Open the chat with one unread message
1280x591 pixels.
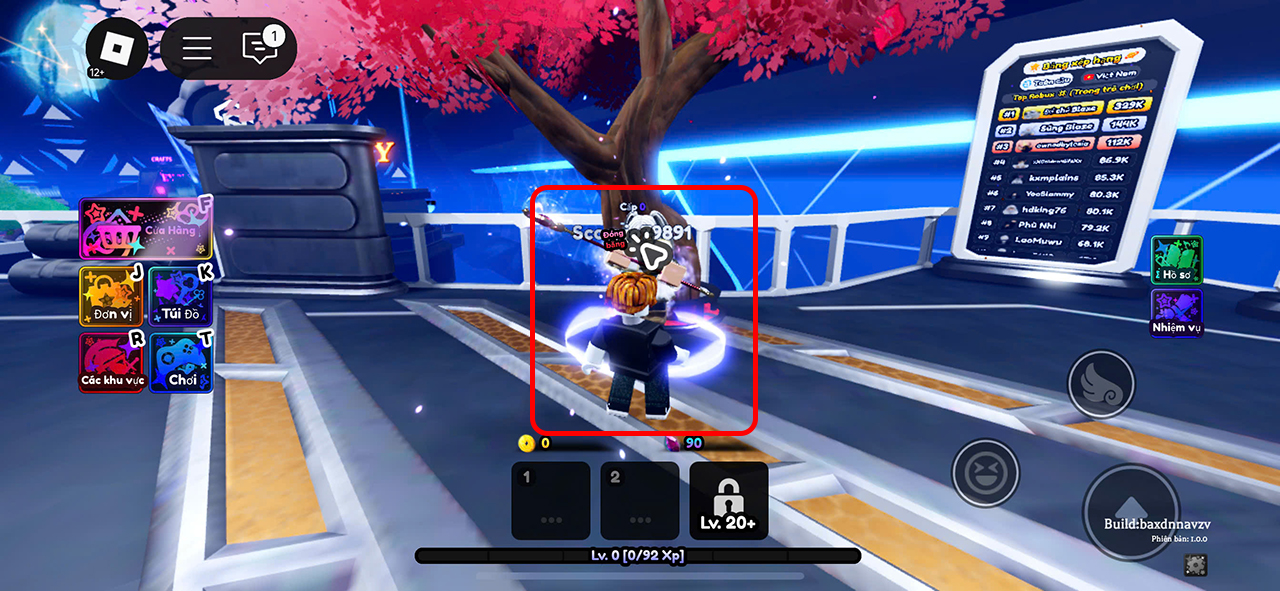click(262, 48)
